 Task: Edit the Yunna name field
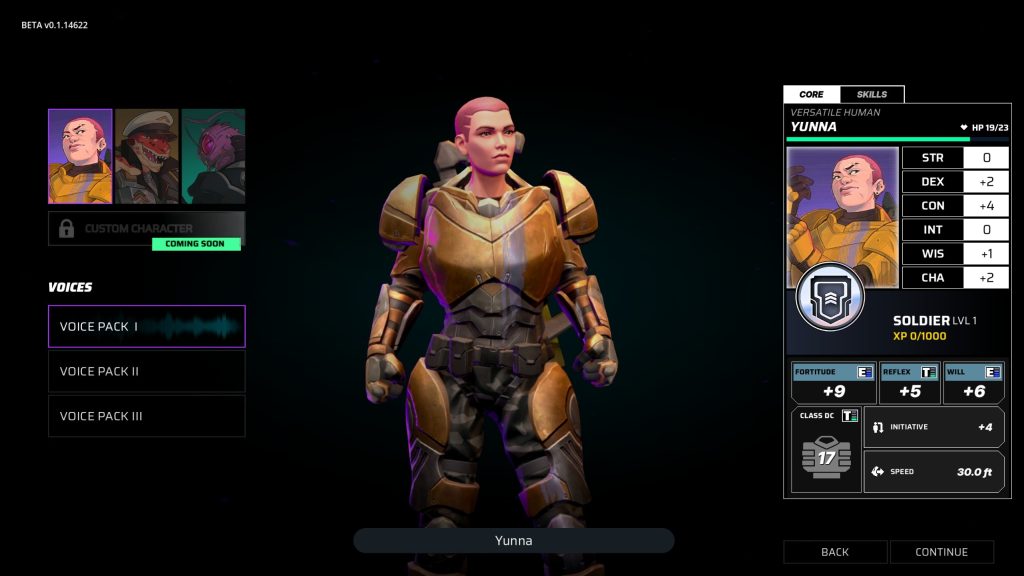tap(513, 541)
